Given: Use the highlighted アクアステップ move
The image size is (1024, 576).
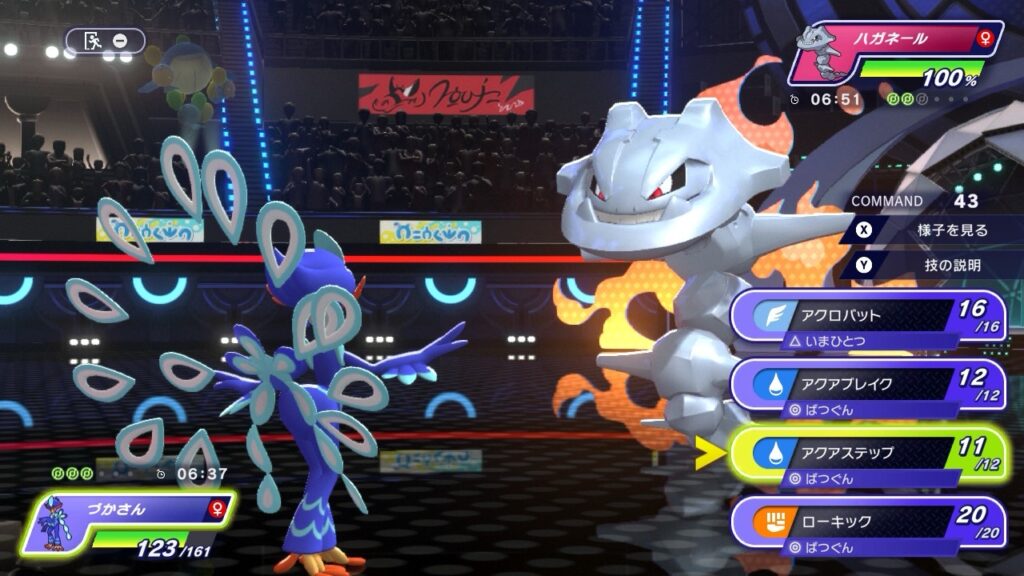Looking at the screenshot, I should pos(866,453).
